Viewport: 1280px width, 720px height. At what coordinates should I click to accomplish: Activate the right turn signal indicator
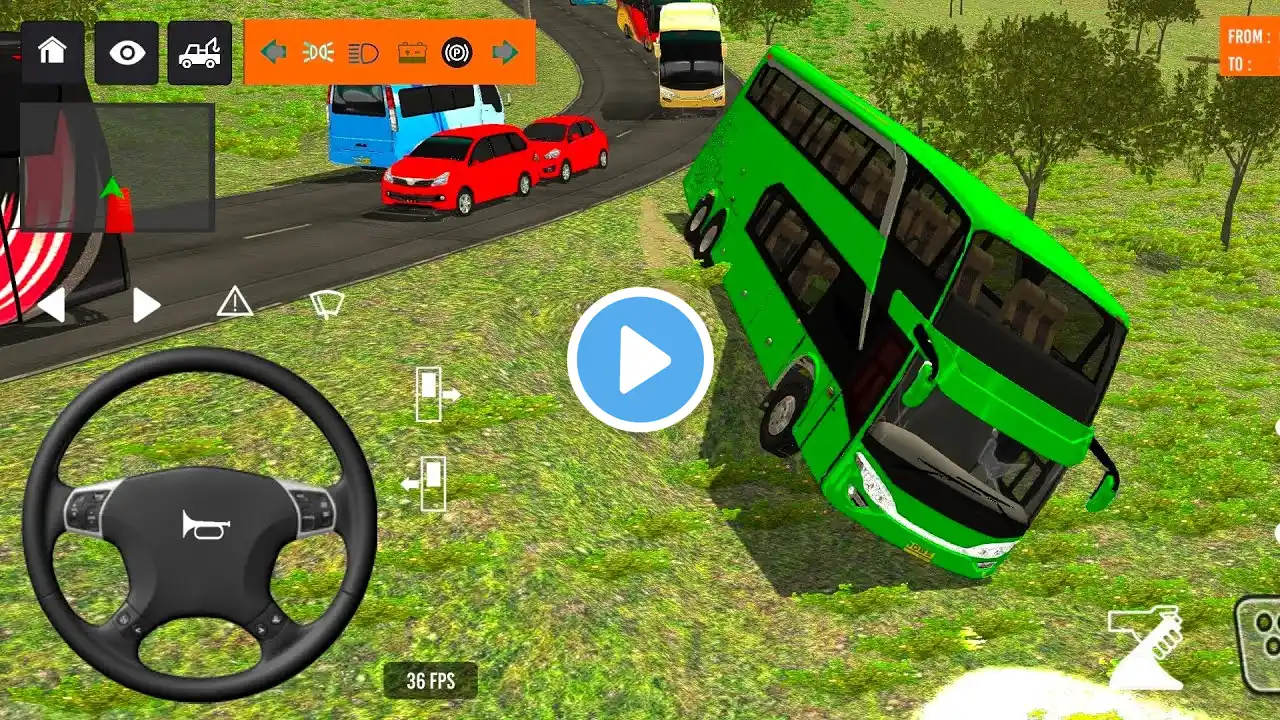[505, 52]
